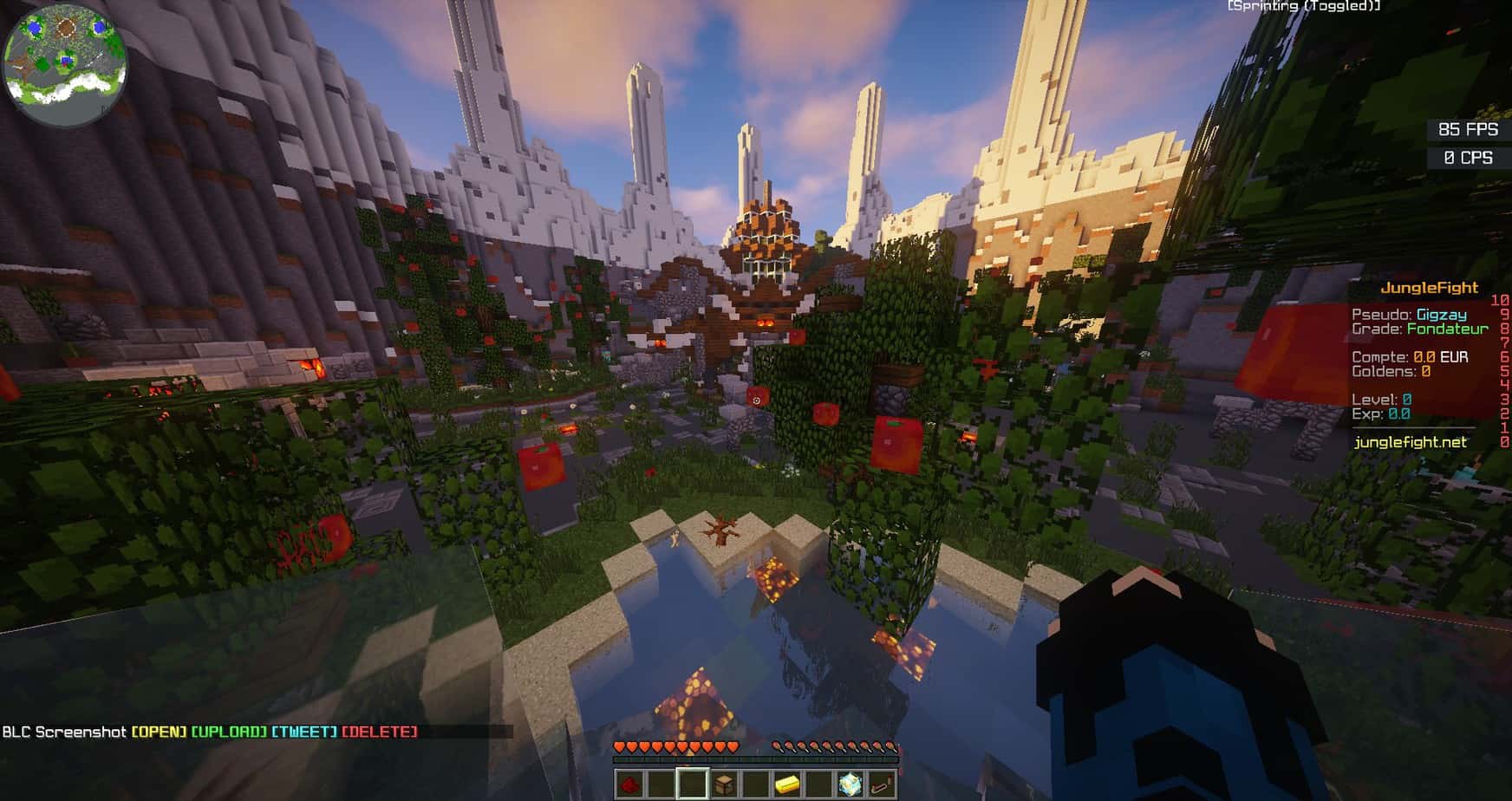Select the redstone dust hotbar slot
Screen dimensions: 1512x801
[x=630, y=784]
